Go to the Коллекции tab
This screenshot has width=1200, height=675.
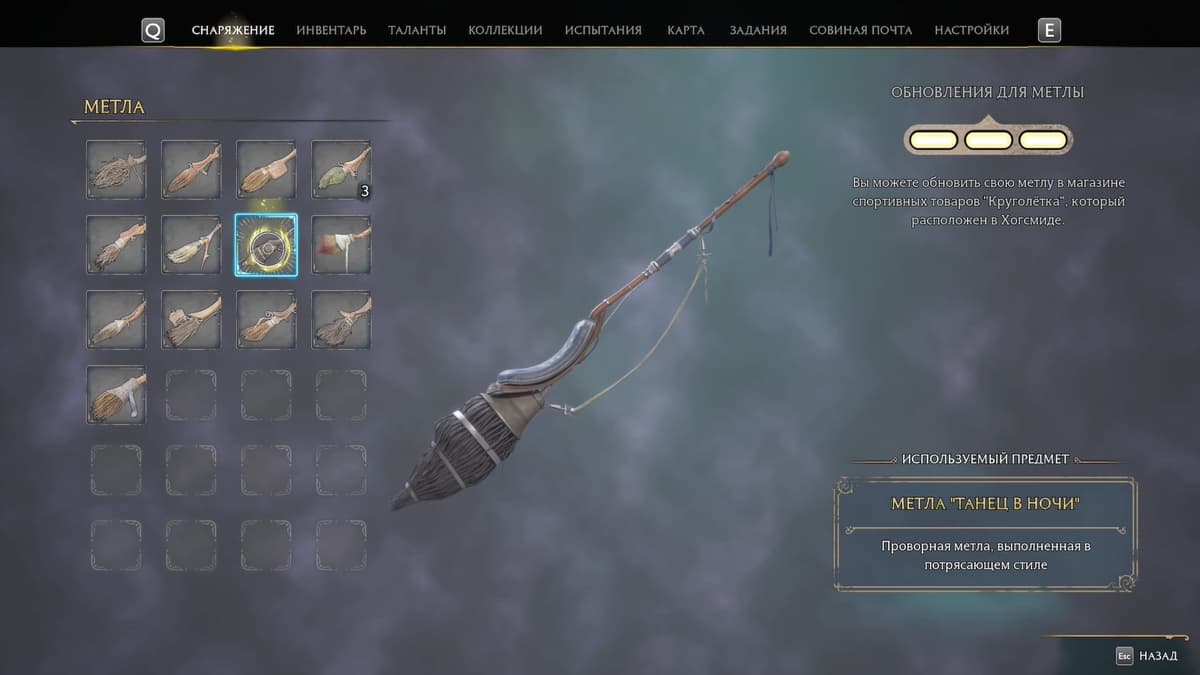click(x=505, y=30)
